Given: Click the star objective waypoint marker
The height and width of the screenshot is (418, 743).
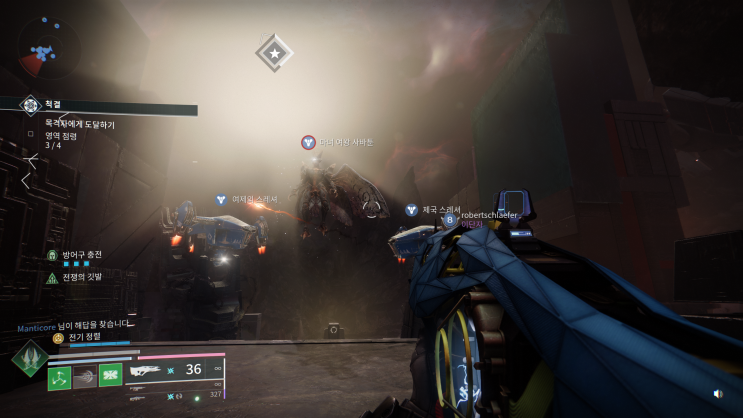Looking at the screenshot, I should (x=273, y=52).
